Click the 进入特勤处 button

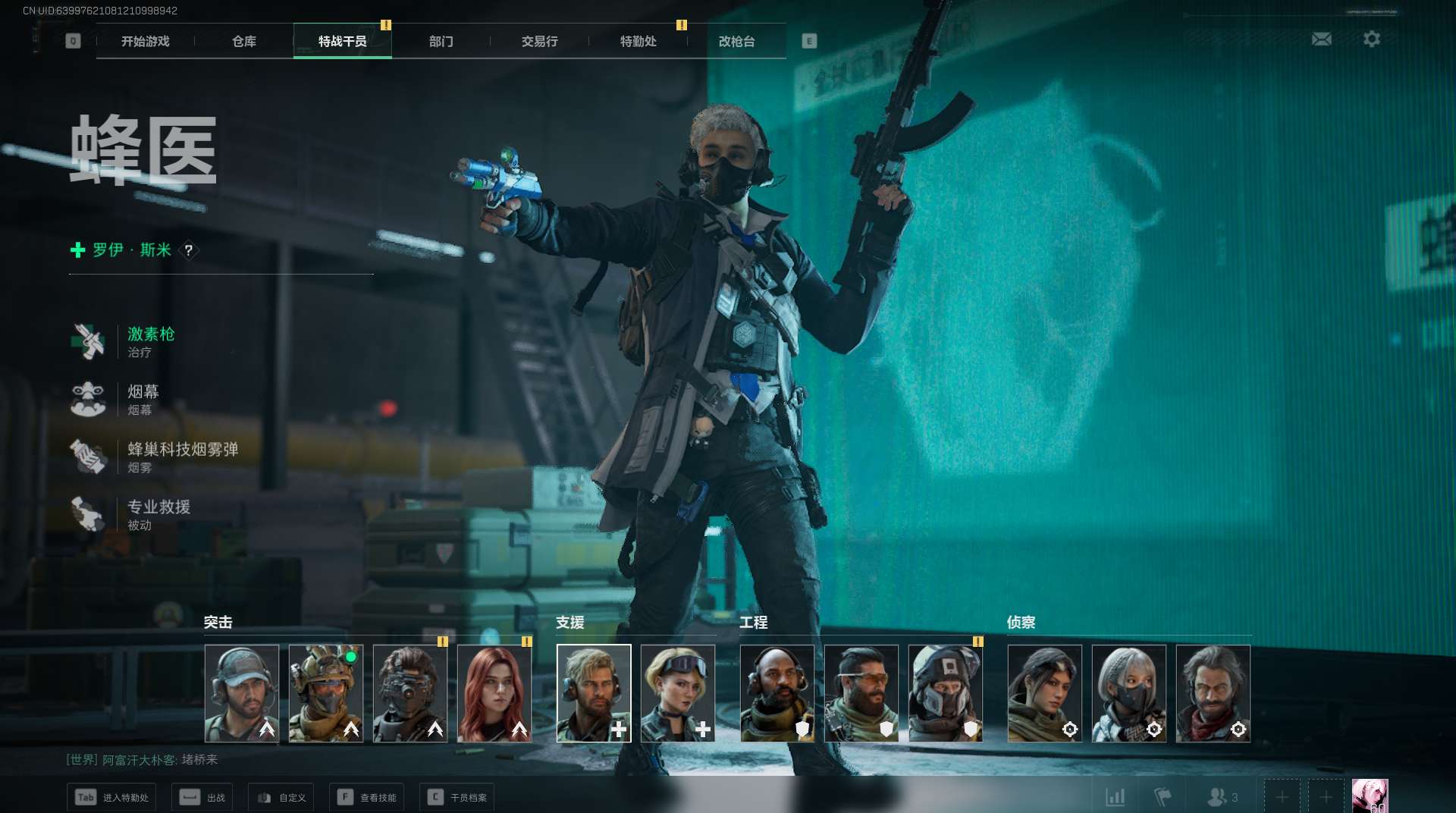click(111, 797)
